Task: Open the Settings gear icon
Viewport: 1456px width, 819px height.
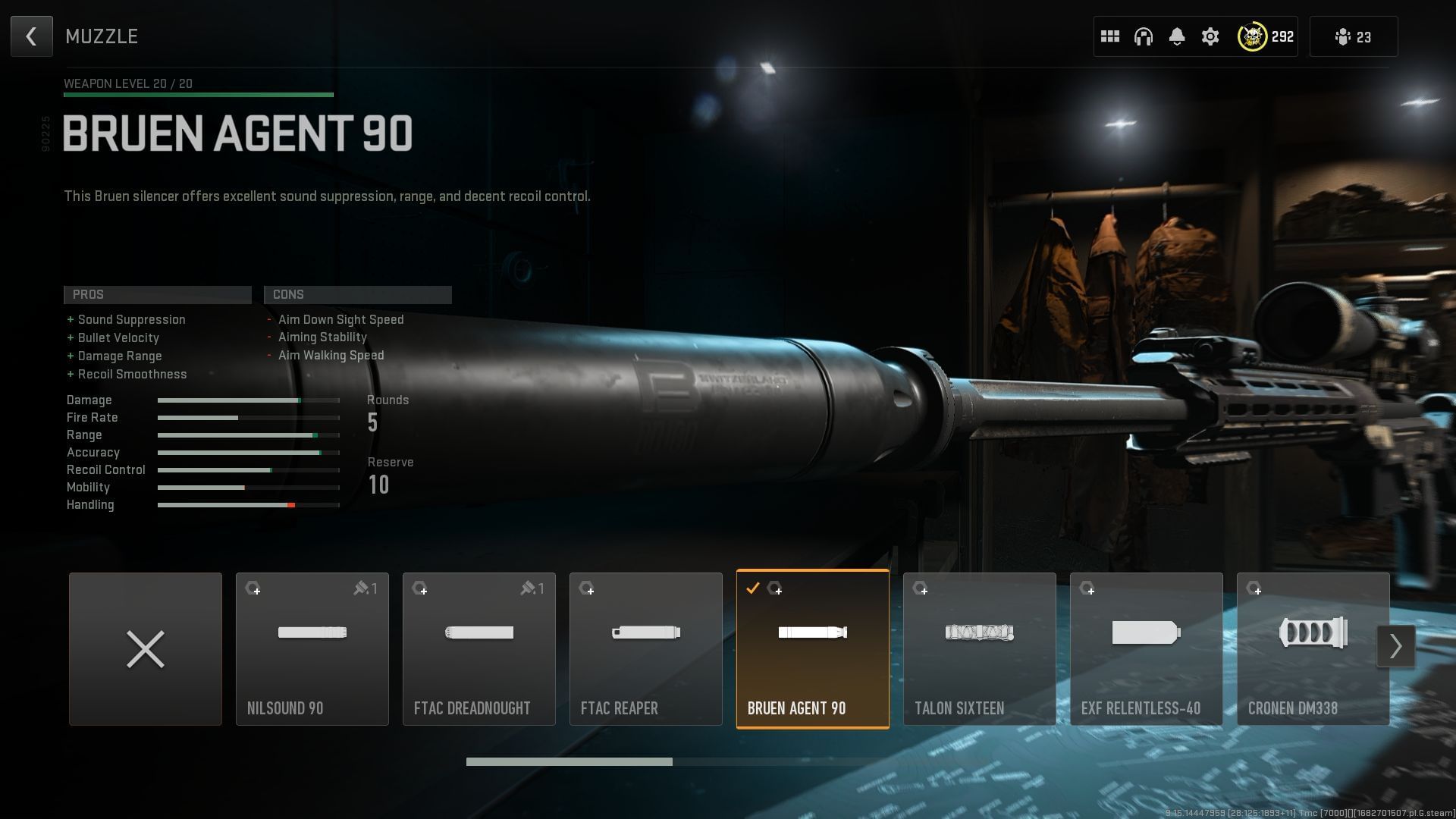Action: [1210, 36]
